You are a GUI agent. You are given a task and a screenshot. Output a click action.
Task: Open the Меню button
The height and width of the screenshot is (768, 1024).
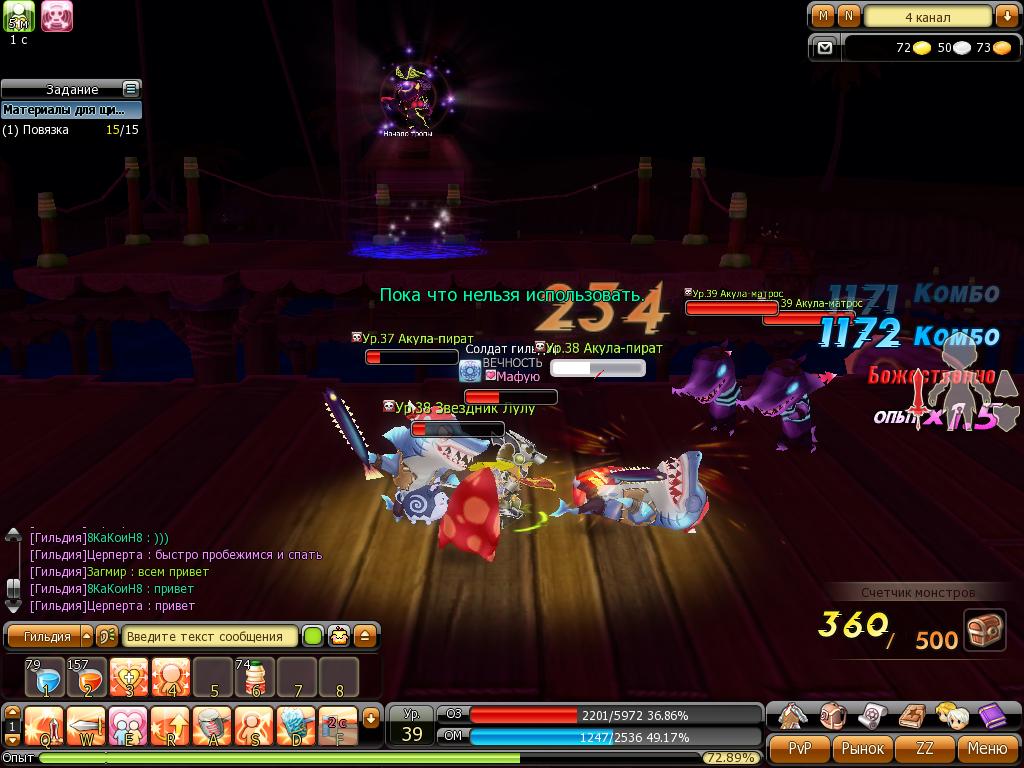coord(987,747)
